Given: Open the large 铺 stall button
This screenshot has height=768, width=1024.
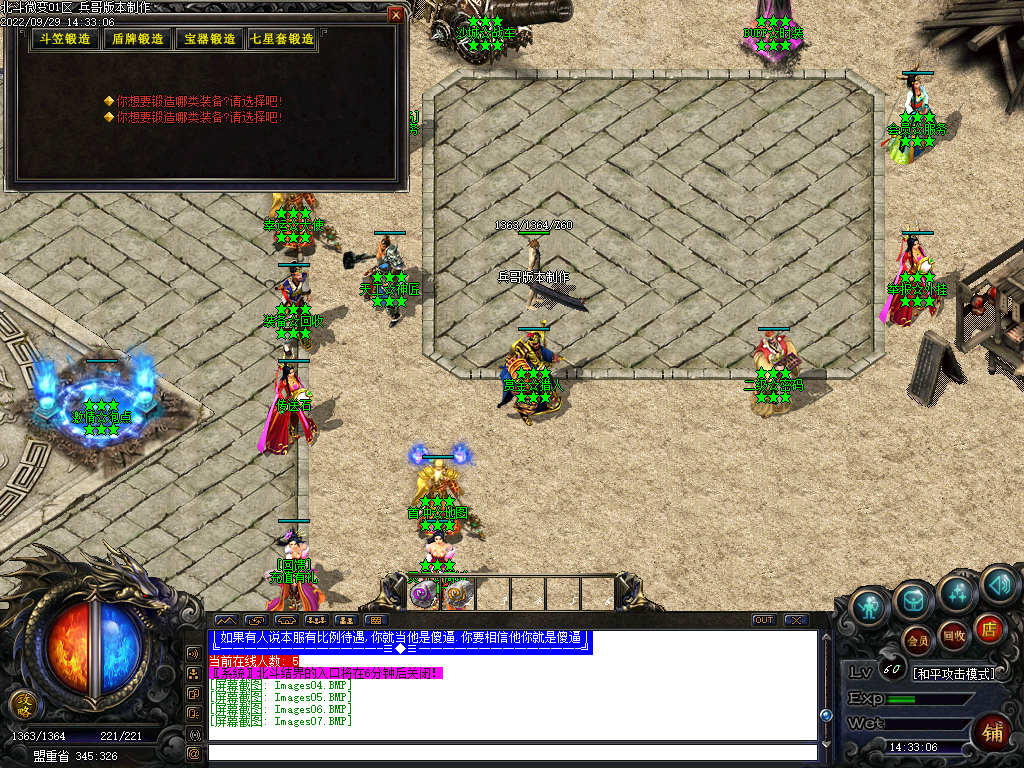Looking at the screenshot, I should point(992,730).
